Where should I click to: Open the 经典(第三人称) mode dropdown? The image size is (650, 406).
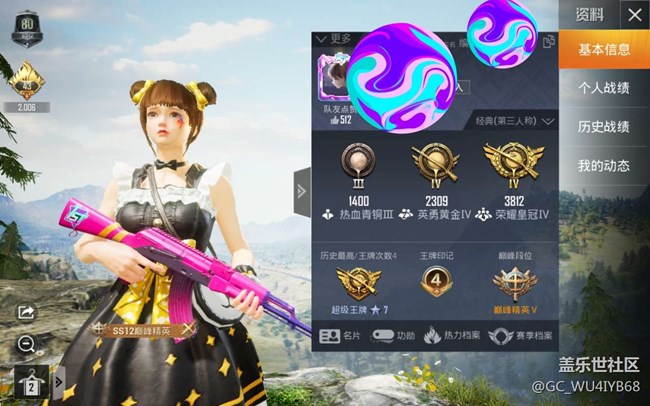click(x=513, y=121)
